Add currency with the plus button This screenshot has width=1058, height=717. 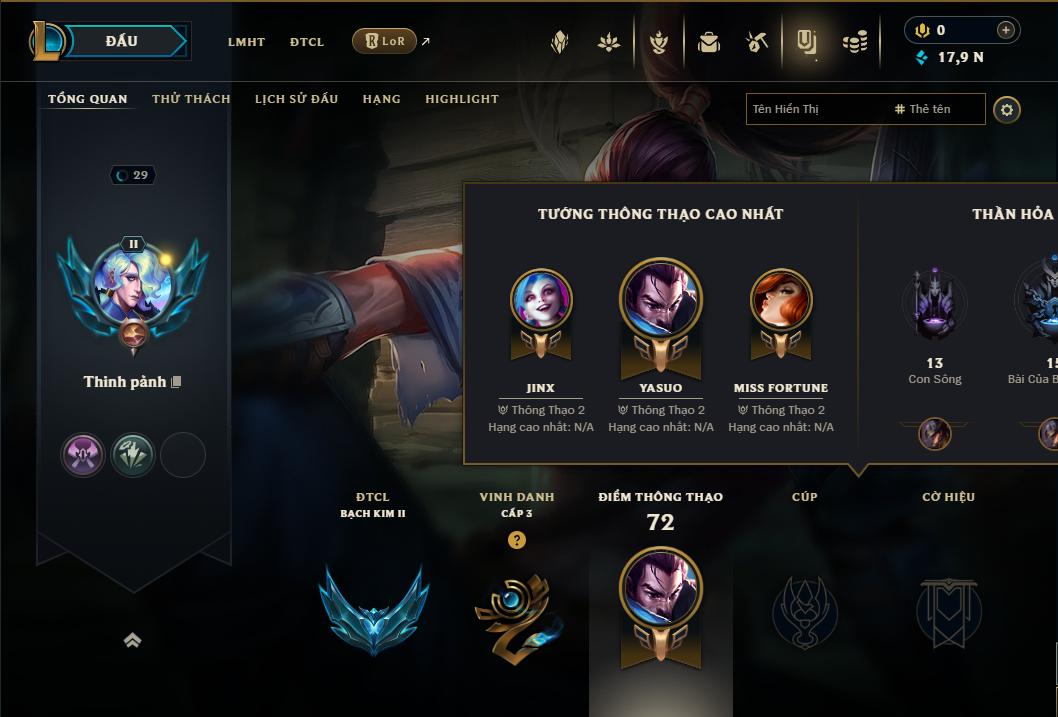point(1005,30)
